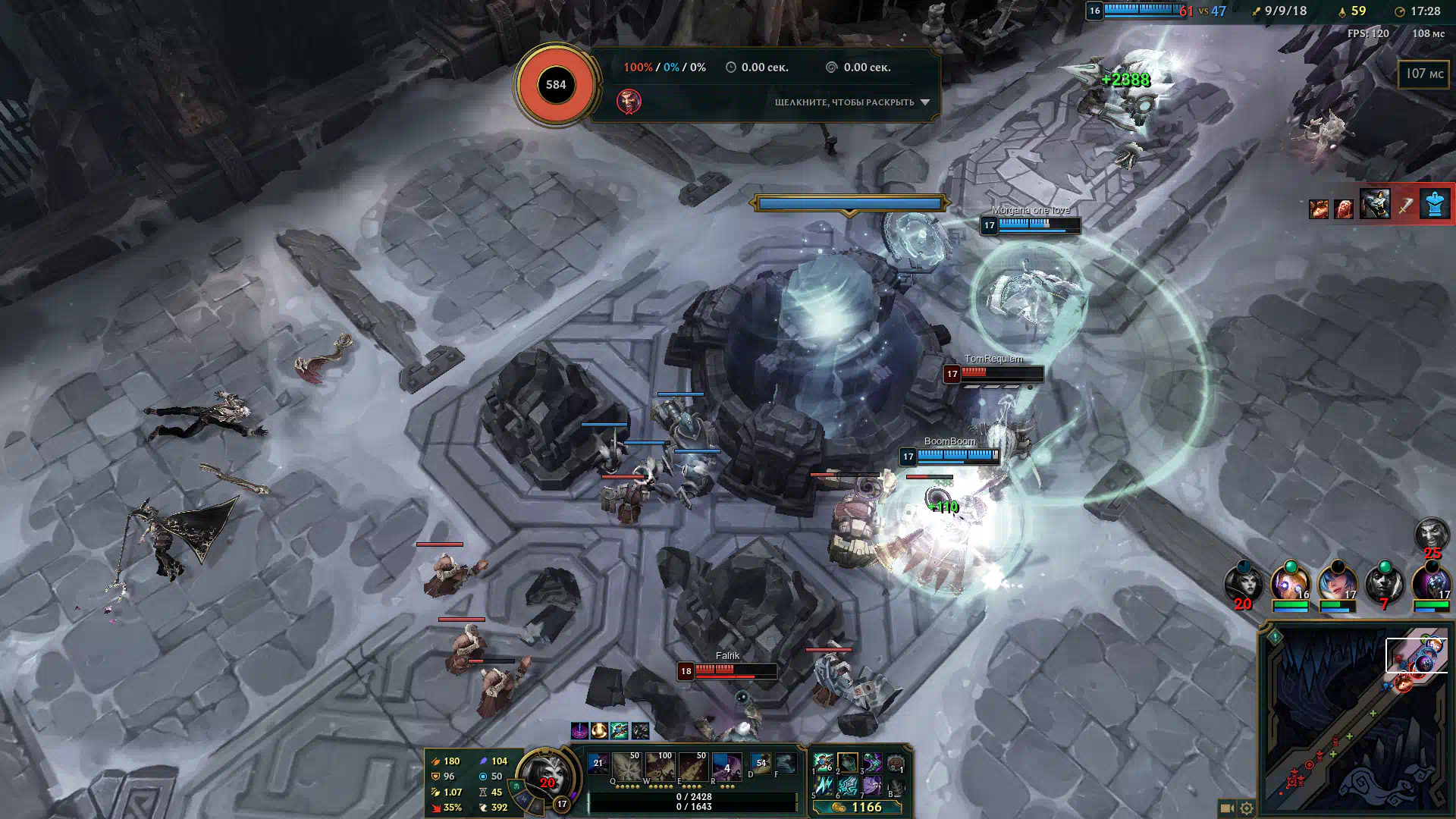Select the item in inventory slot 1
This screenshot has width=1456, height=819.
click(823, 762)
